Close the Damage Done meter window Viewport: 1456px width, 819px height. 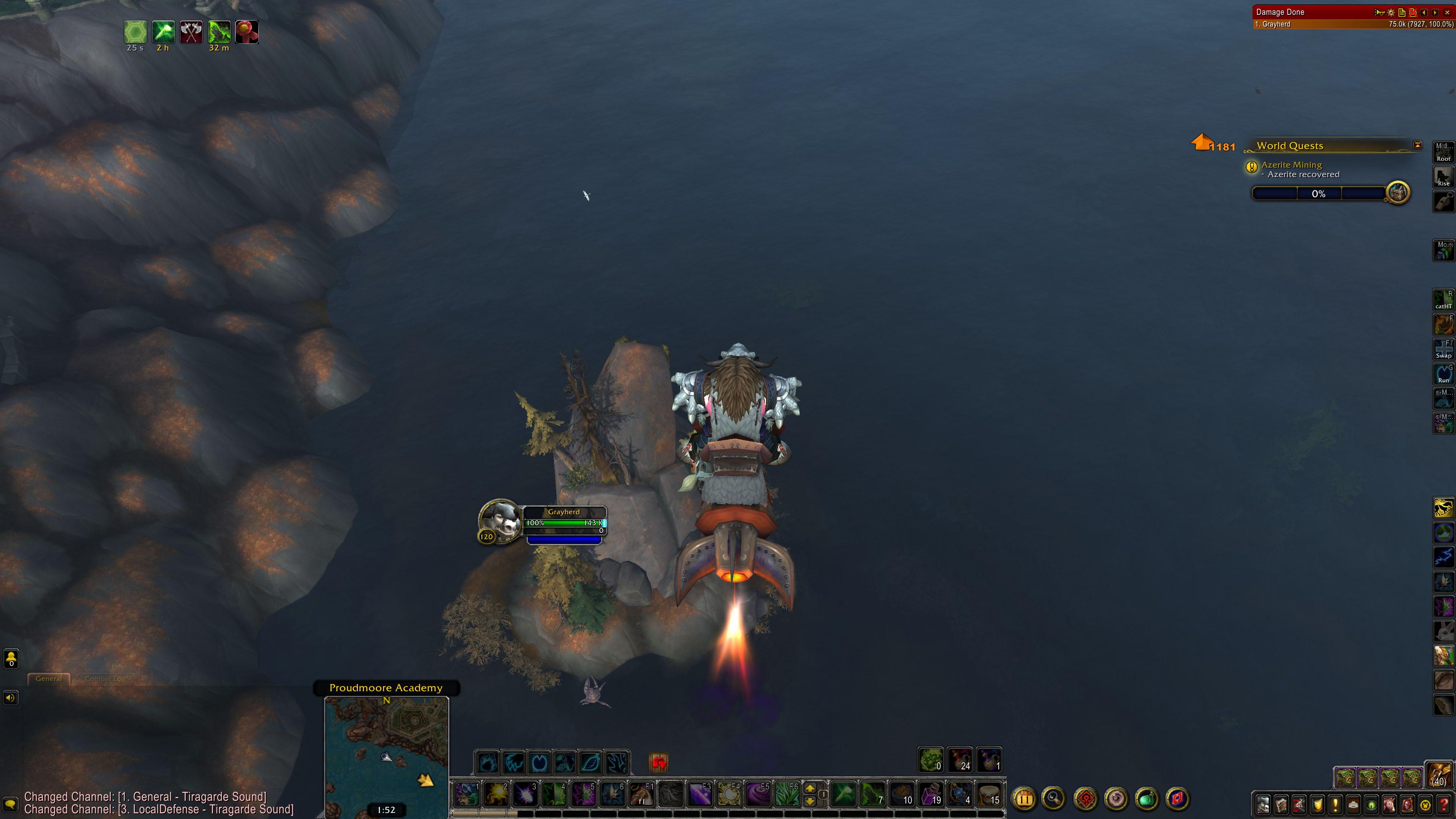tap(1447, 13)
